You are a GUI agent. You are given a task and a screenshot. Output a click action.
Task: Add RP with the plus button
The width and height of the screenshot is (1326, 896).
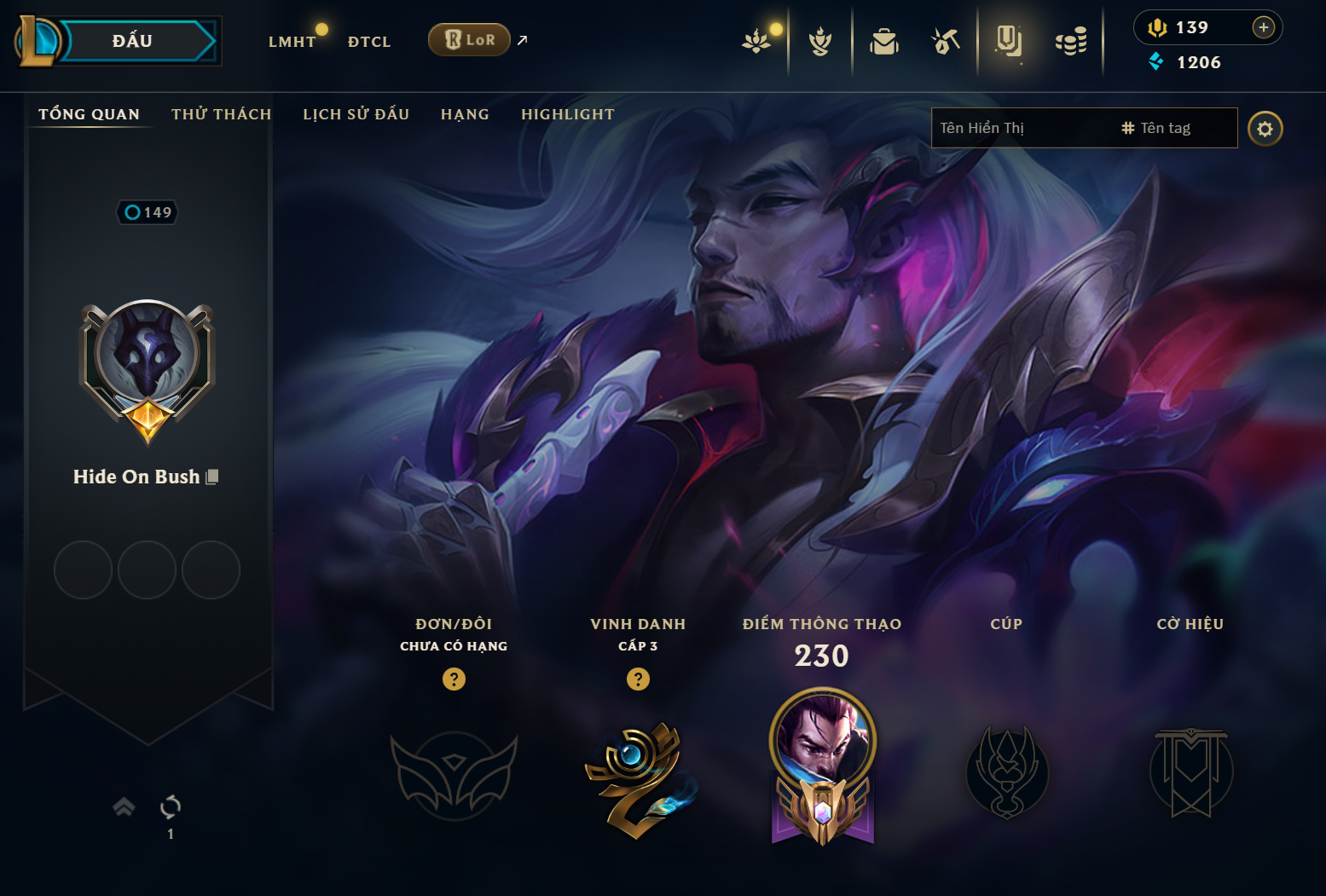point(1263,27)
